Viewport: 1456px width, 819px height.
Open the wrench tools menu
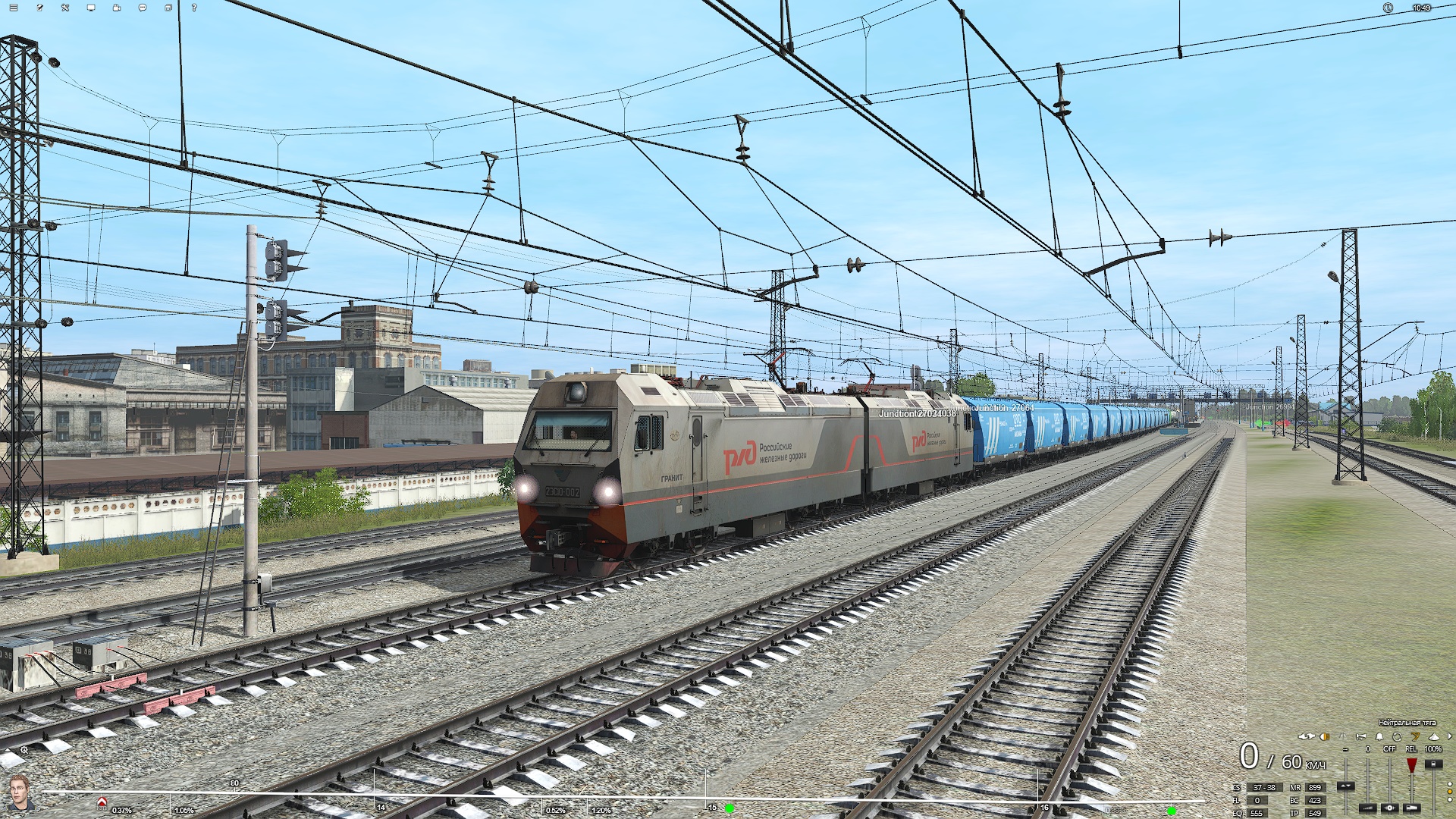[65, 8]
